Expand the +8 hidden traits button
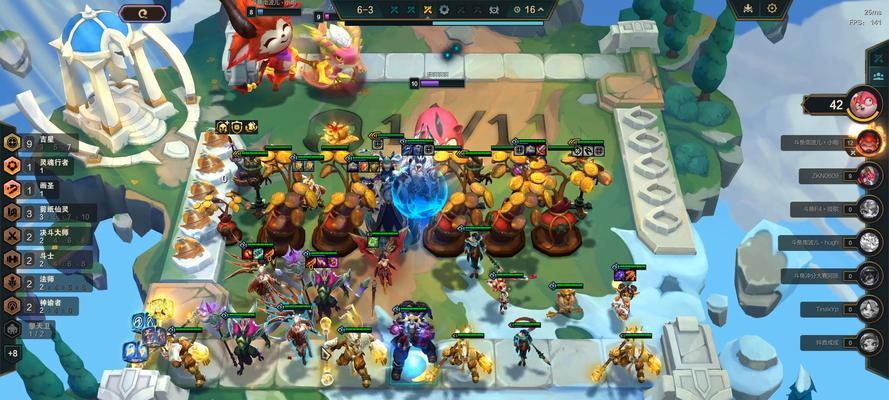889x400 pixels. pyautogui.click(x=12, y=353)
